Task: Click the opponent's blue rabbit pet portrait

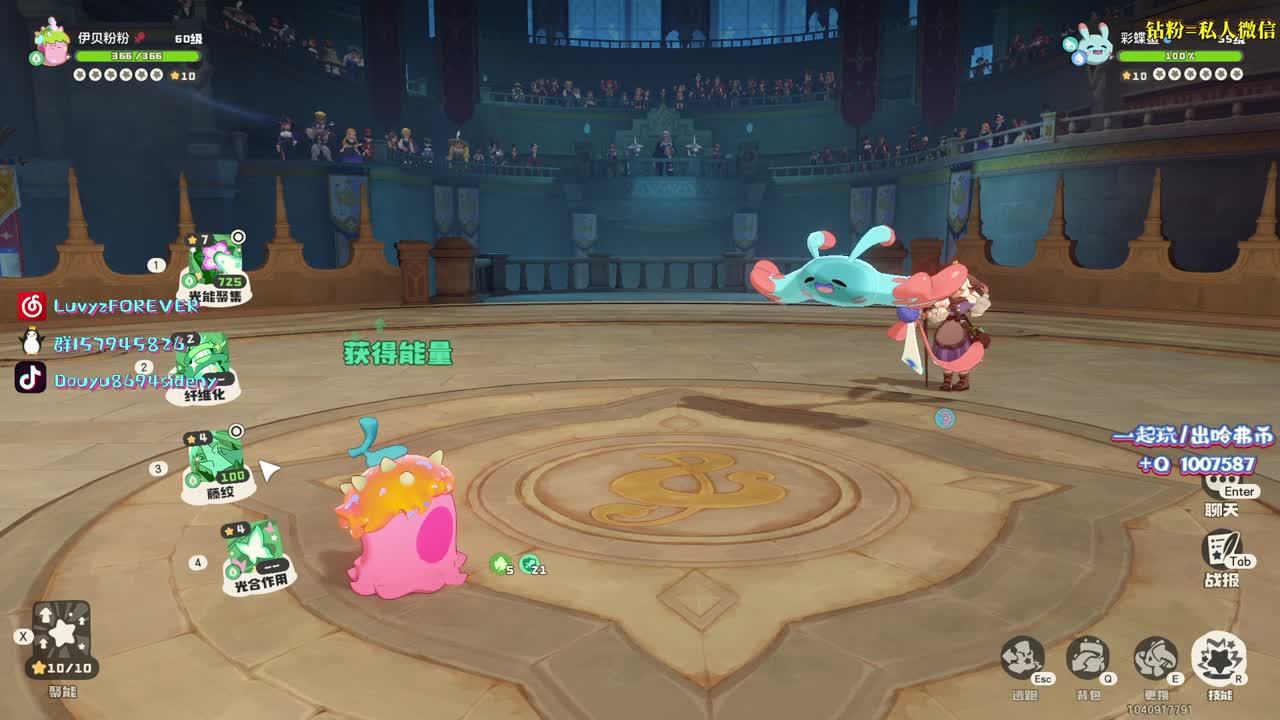Action: pyautogui.click(x=1090, y=45)
